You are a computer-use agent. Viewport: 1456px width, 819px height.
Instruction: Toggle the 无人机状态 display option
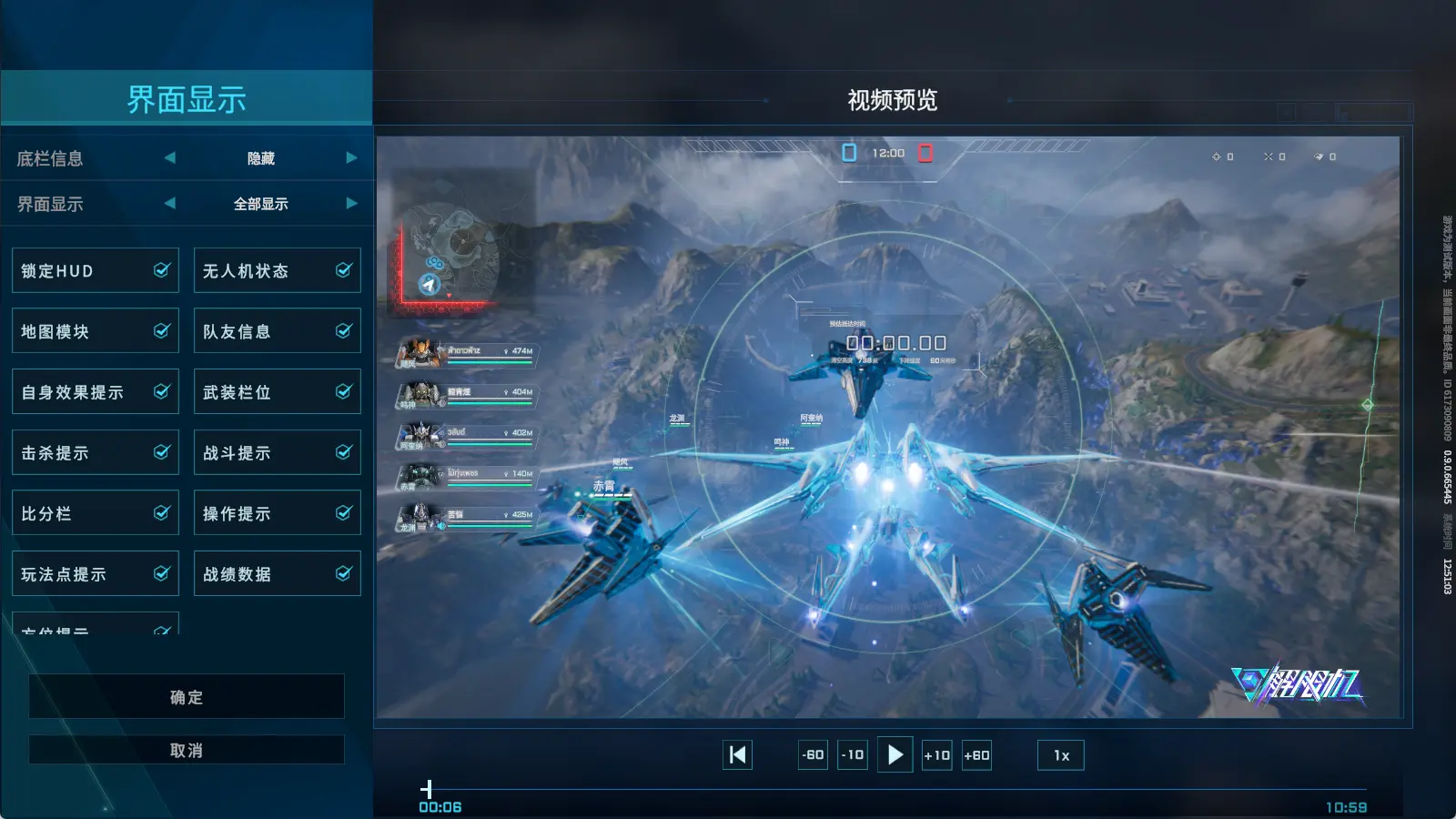pos(344,270)
